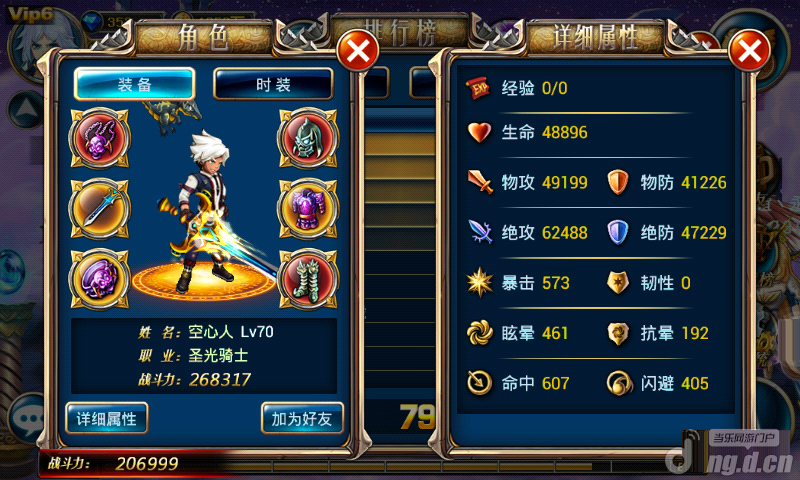The image size is (800, 480).
Task: Select the purple orb accessory slot
Action: [x=98, y=276]
